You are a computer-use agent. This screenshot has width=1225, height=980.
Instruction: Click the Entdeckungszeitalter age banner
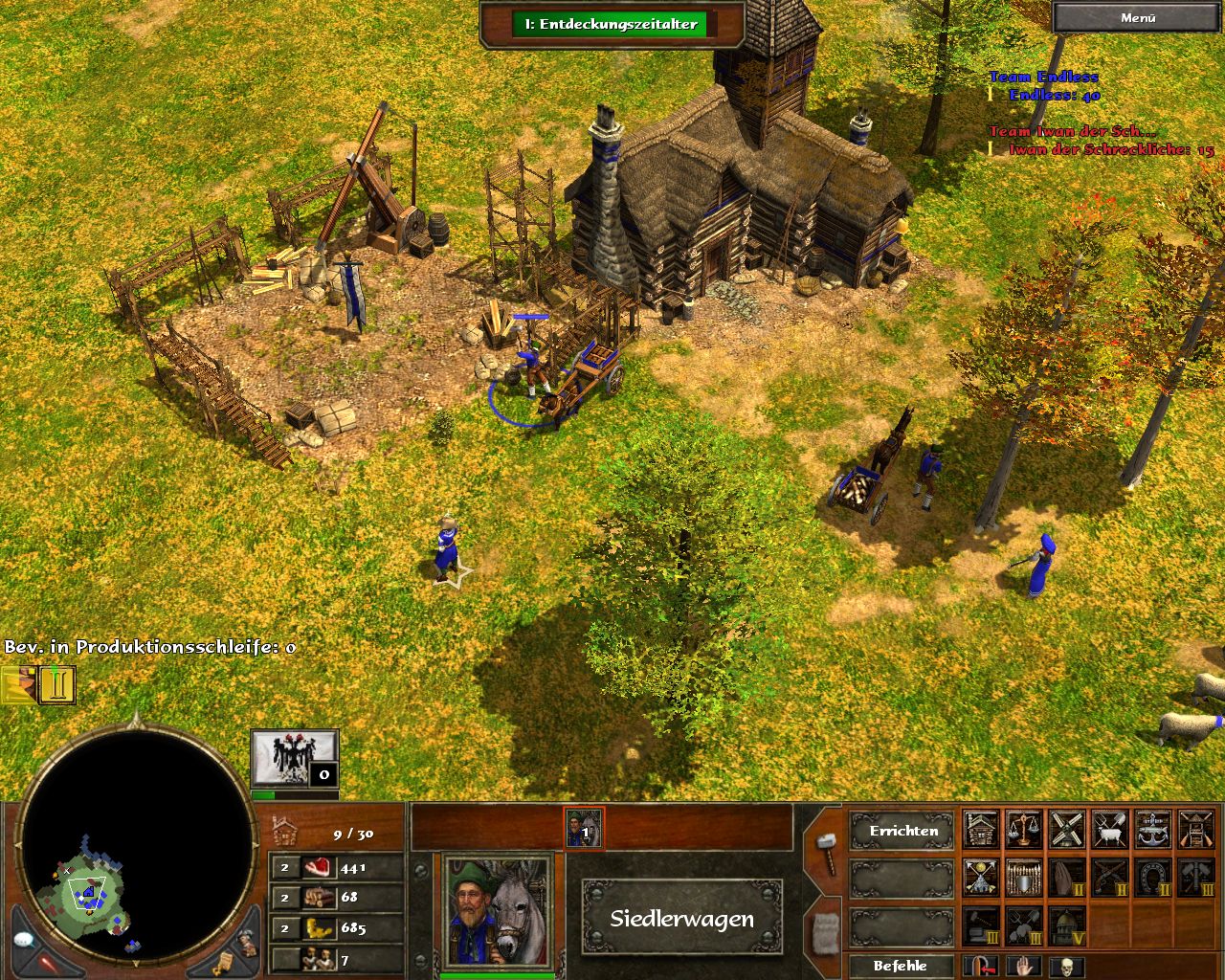610,24
